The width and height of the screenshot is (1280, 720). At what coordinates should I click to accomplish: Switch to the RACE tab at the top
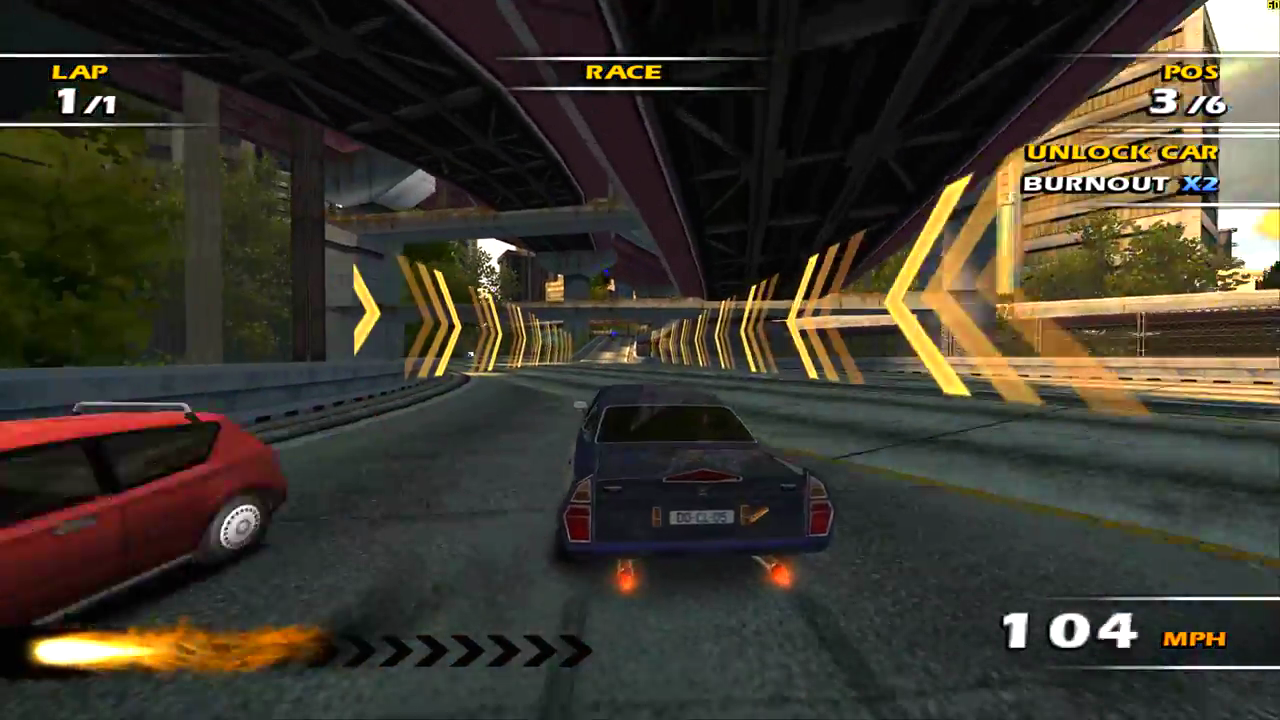(x=622, y=72)
